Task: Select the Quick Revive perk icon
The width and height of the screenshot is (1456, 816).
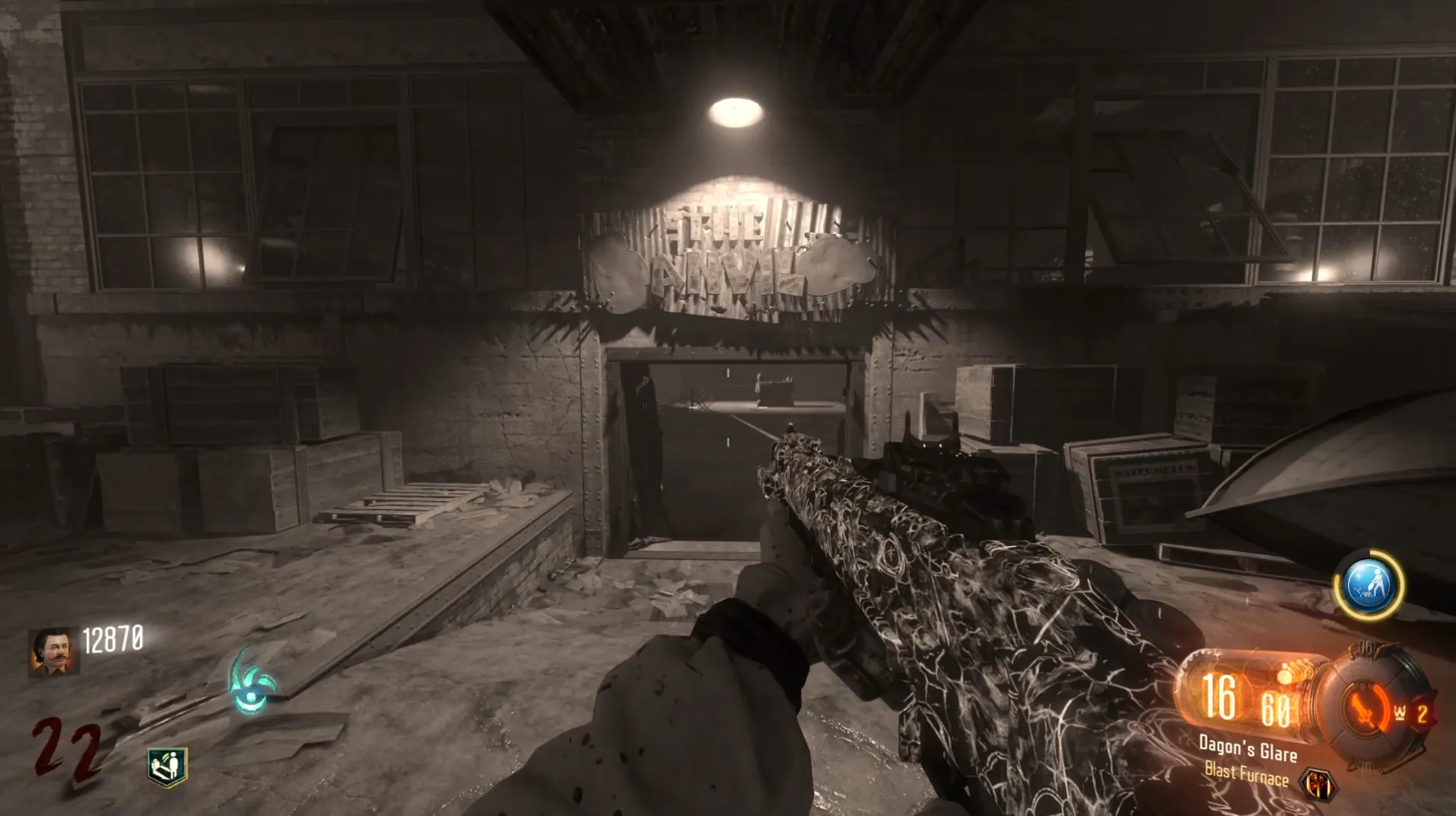Action: tap(167, 766)
